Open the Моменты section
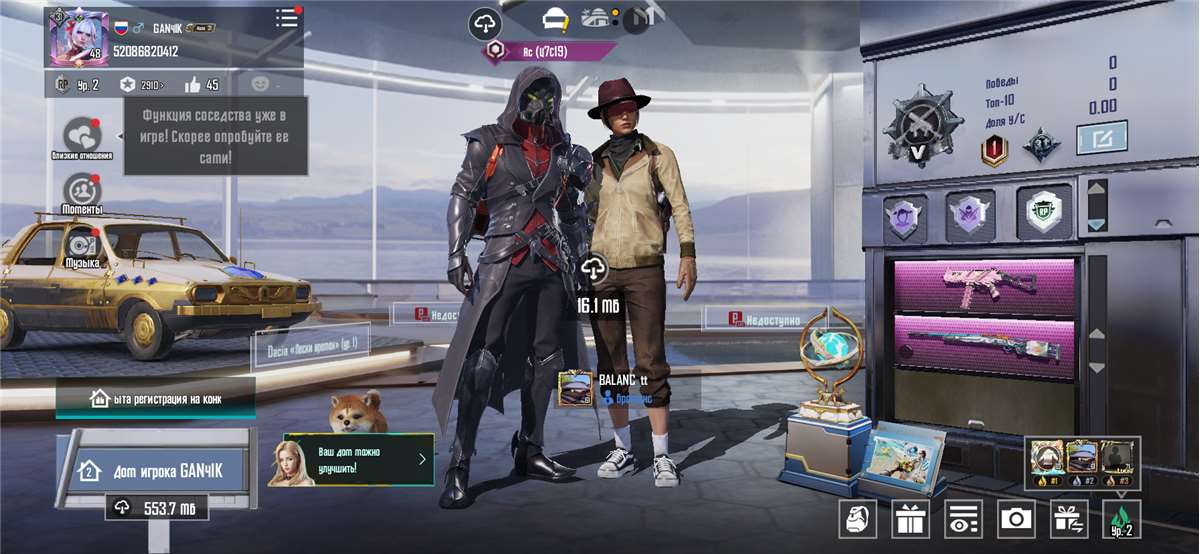 coord(82,189)
